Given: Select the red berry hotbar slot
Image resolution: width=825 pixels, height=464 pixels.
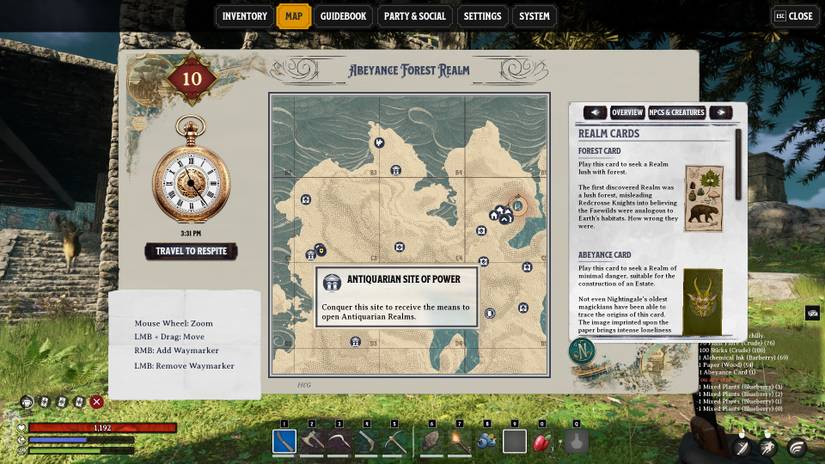Looking at the screenshot, I should coord(543,440).
